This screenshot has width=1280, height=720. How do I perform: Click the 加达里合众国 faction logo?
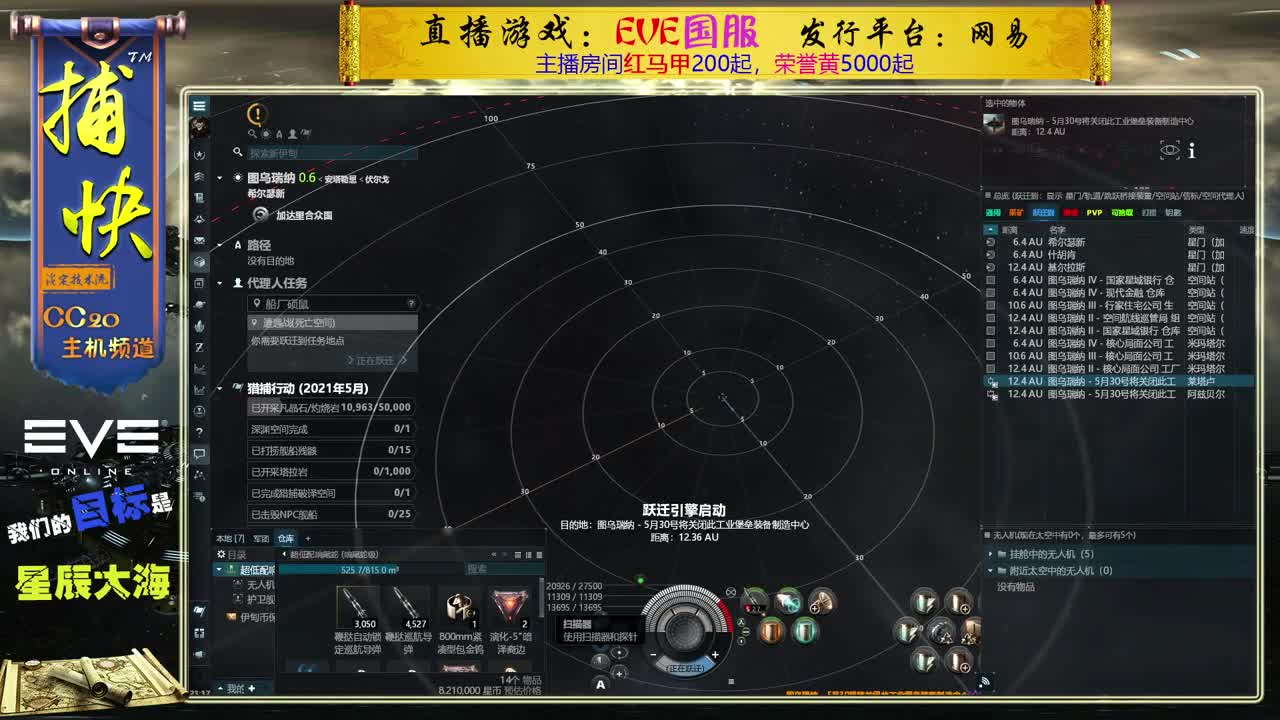[260, 214]
